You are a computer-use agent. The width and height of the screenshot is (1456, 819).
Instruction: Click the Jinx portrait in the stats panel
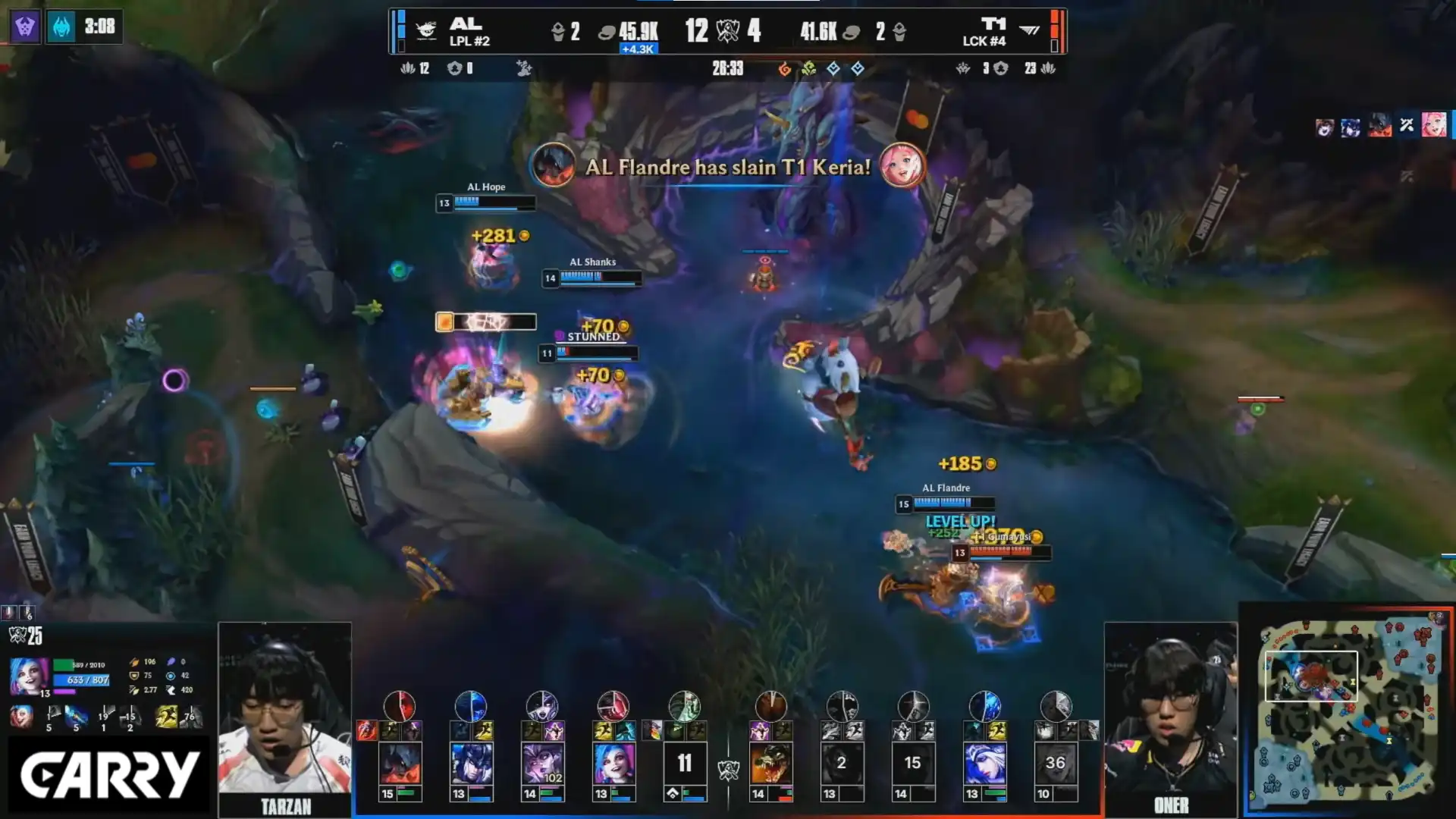pos(30,676)
